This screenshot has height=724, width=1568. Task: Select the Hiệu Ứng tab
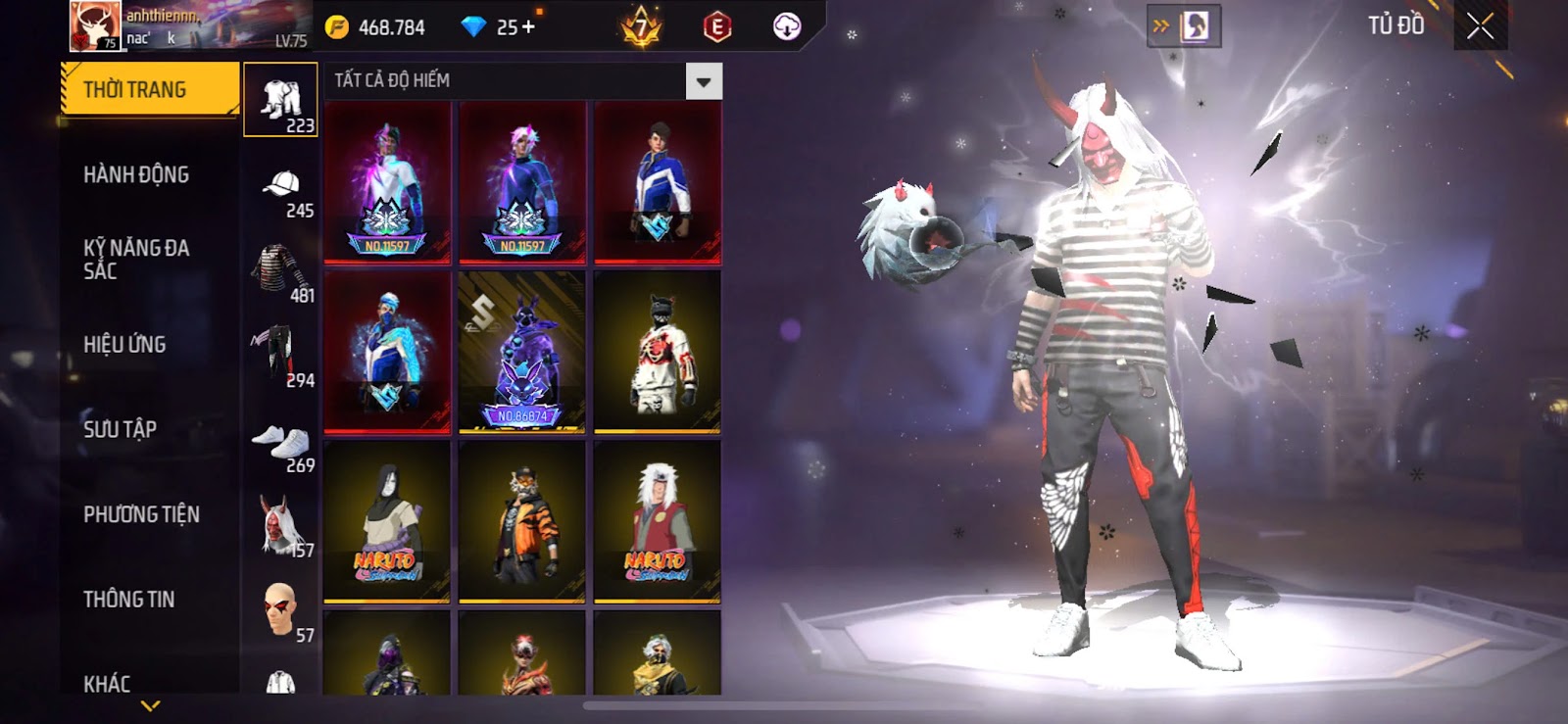click(x=124, y=345)
